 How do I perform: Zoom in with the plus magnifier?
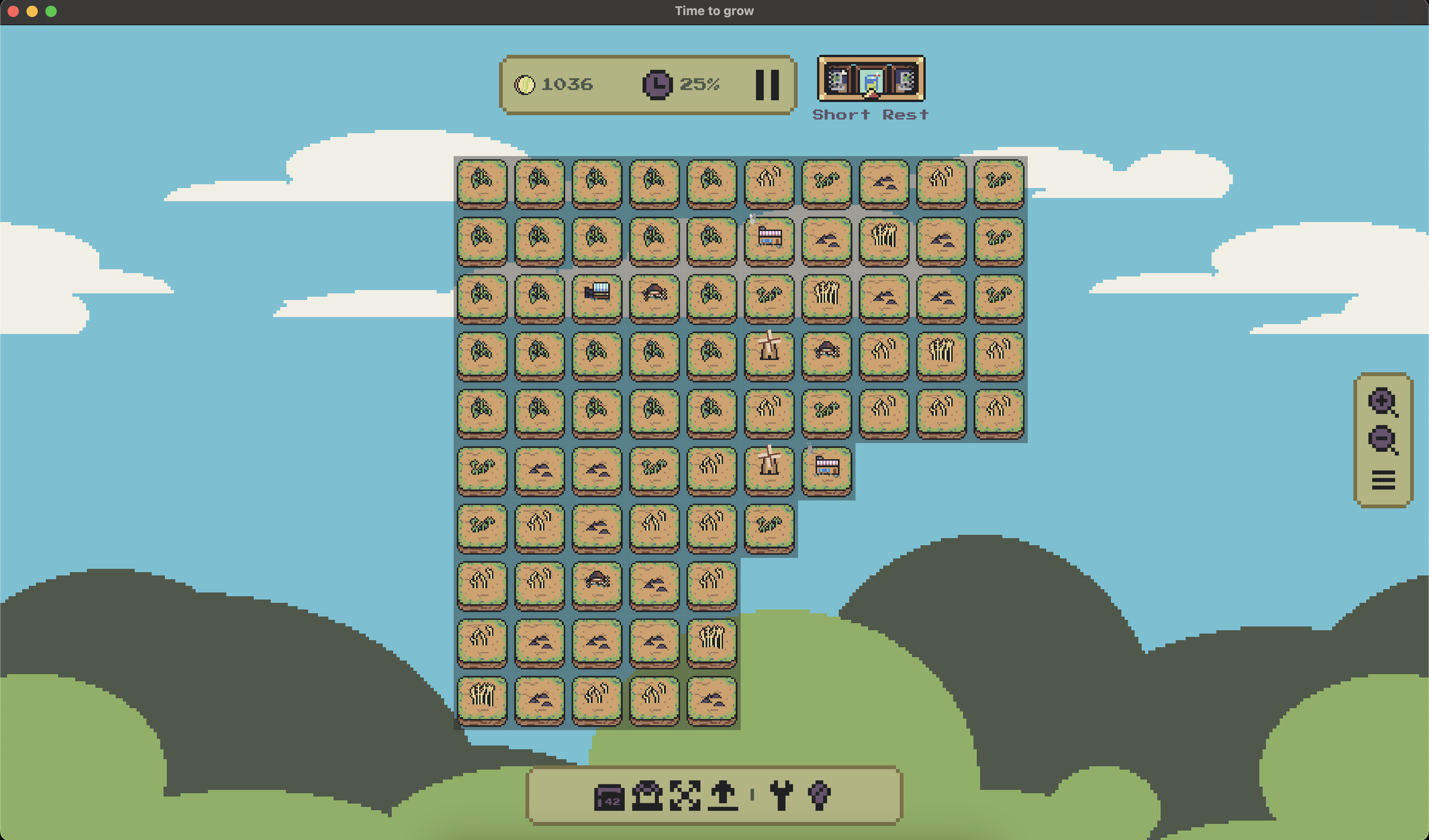(1383, 402)
